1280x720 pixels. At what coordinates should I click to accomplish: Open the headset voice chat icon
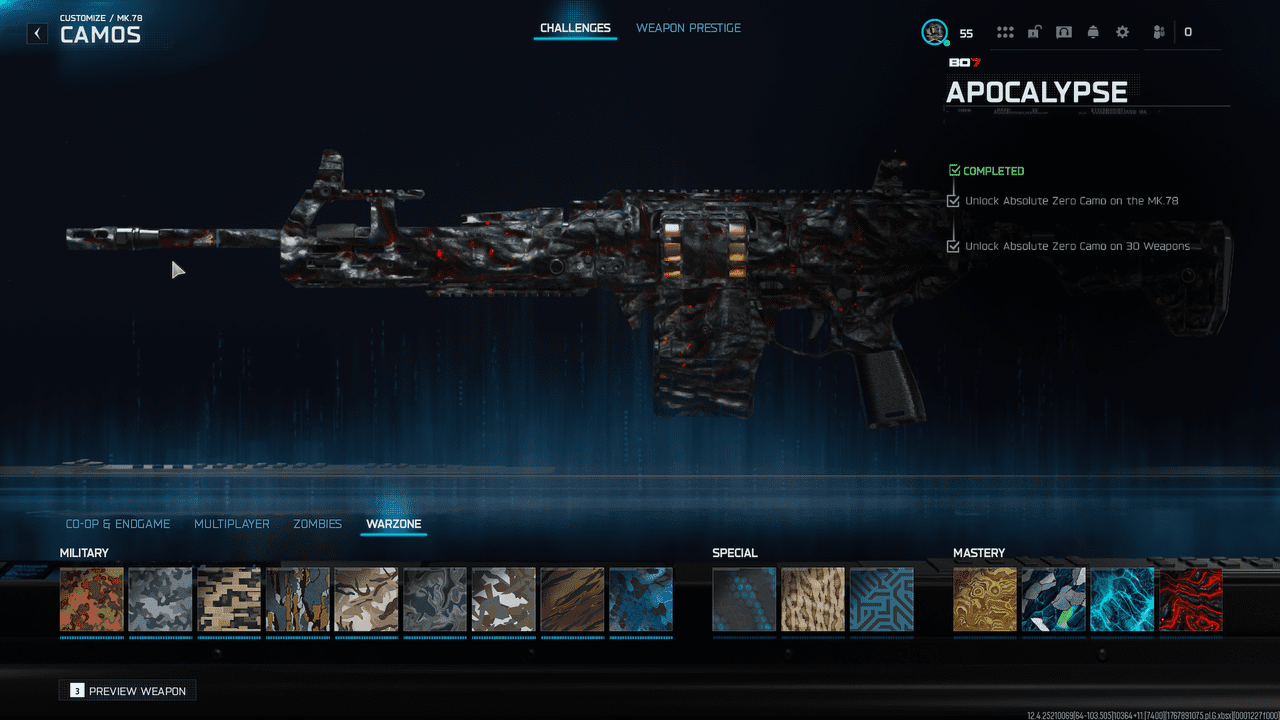(x=1064, y=32)
